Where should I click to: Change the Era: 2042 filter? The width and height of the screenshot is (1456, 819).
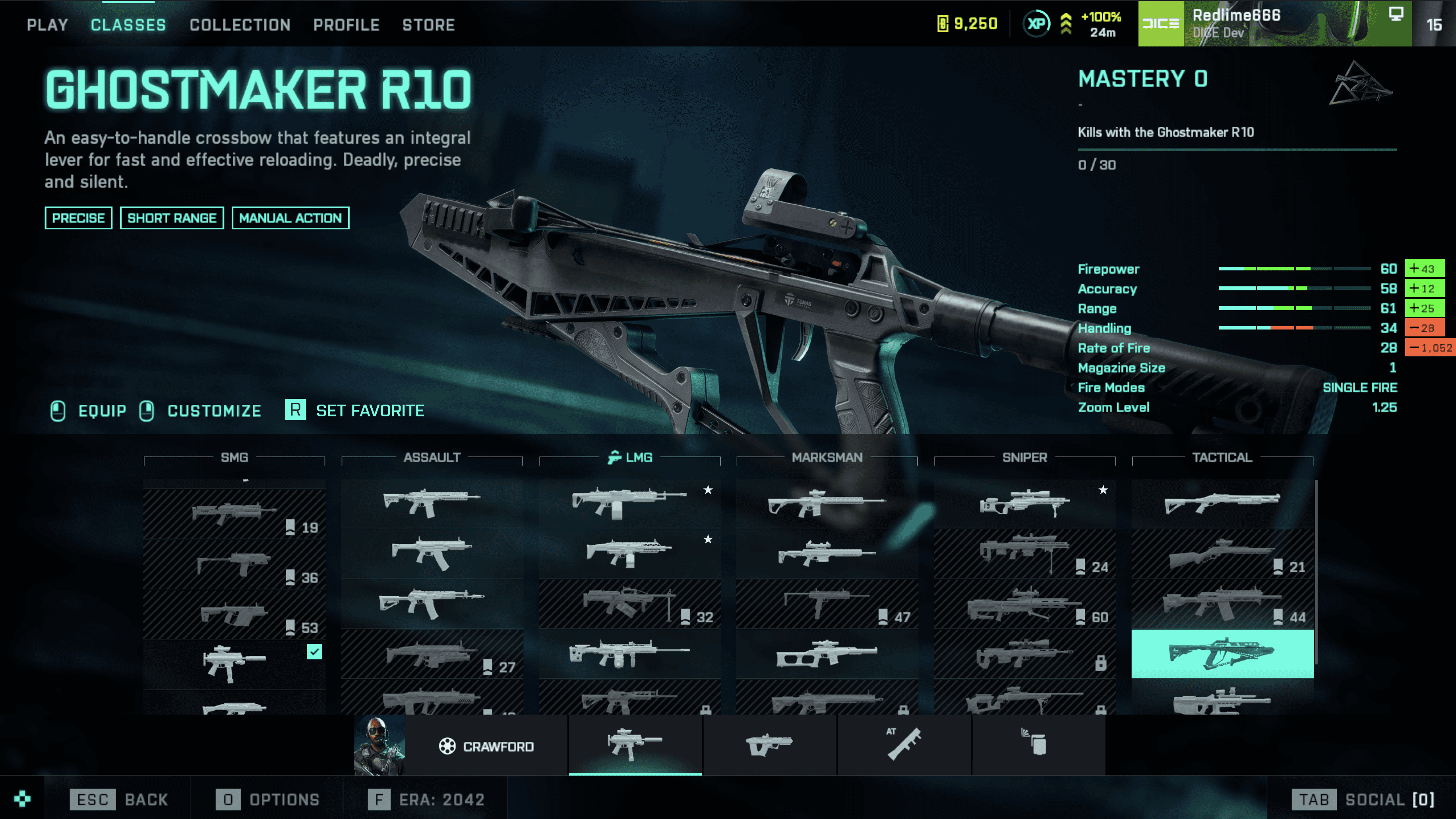pos(427,799)
